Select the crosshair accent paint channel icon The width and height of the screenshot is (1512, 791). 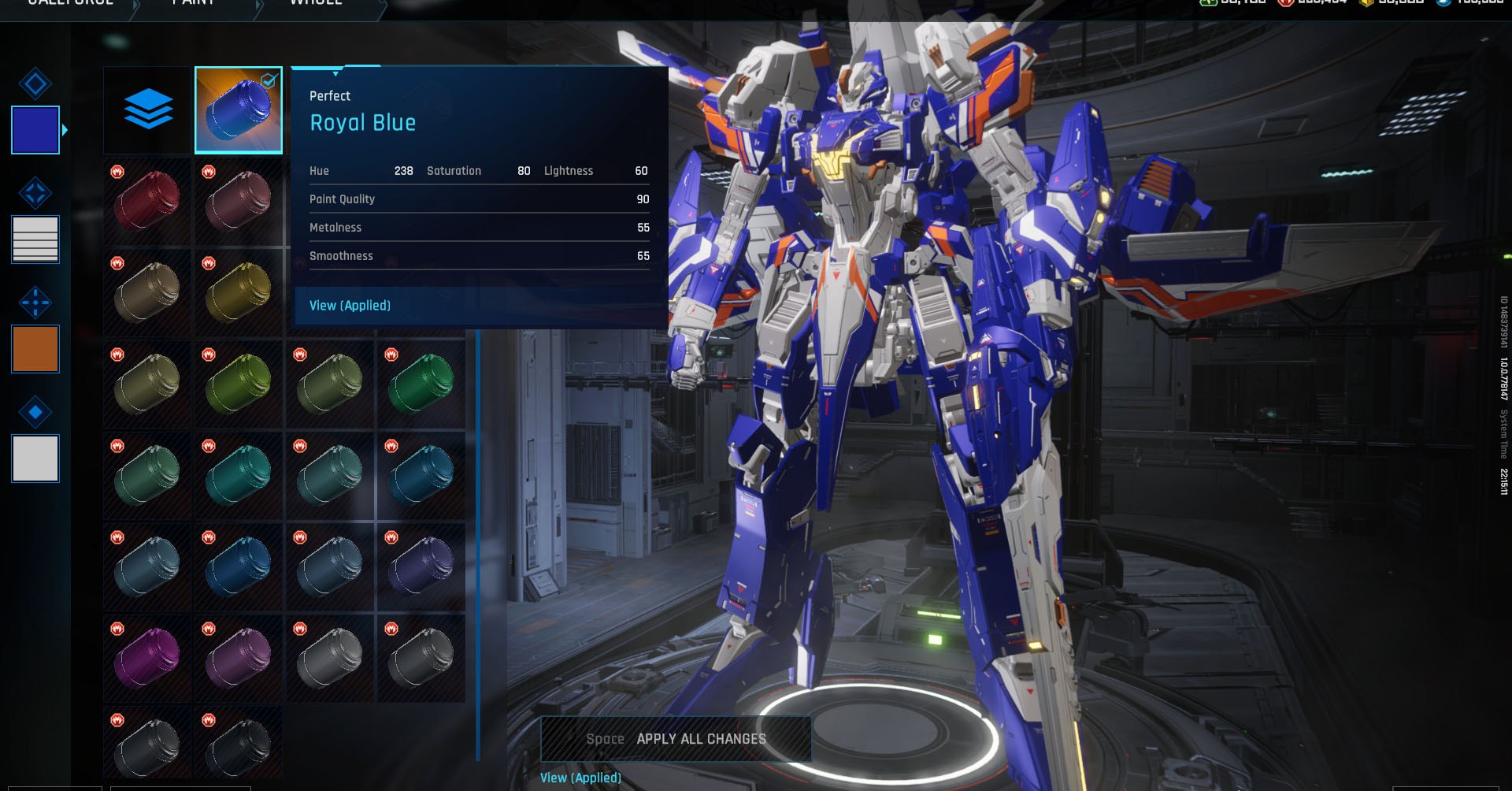tap(35, 303)
